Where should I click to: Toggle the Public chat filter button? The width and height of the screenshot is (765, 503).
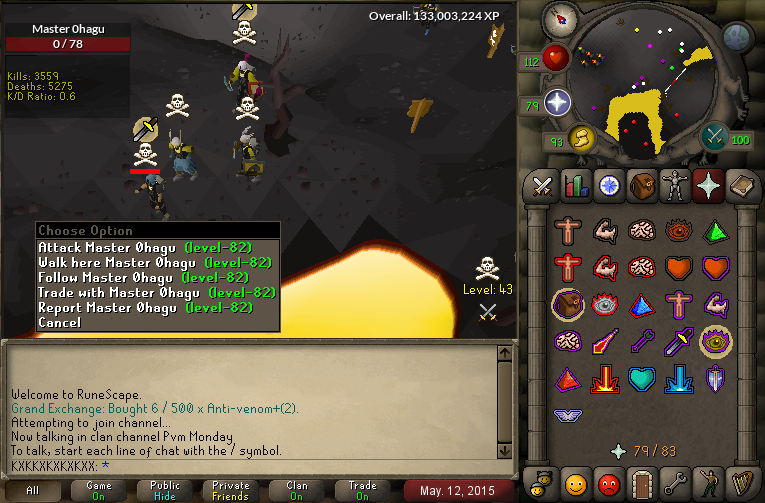click(x=167, y=491)
